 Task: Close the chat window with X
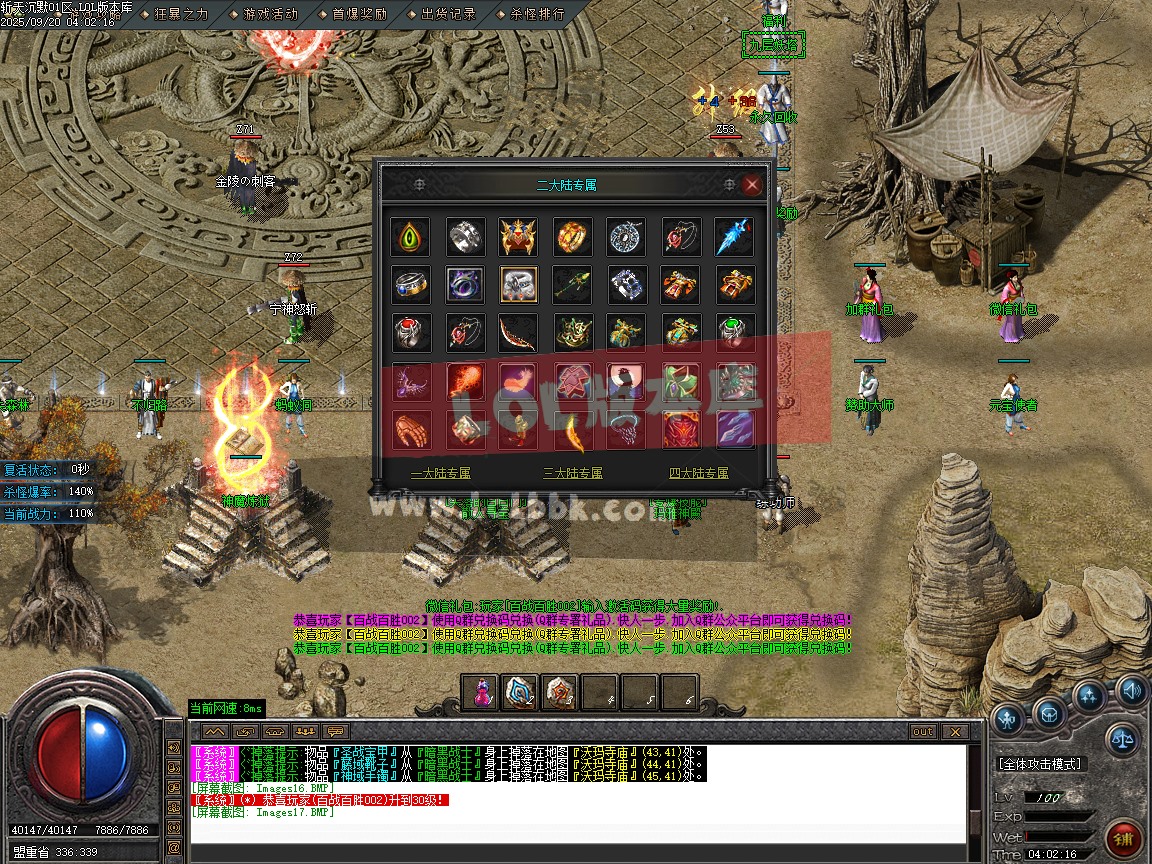[953, 732]
